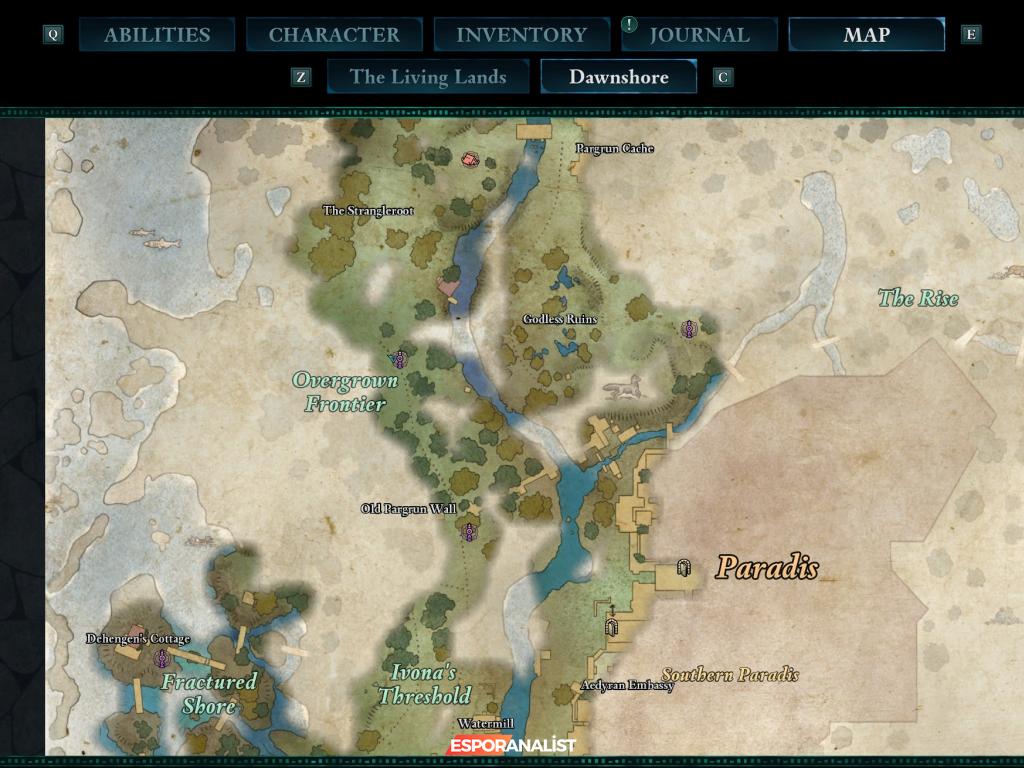Select the beacon at Dehengen's Cottage
1024x768 pixels.
click(x=161, y=658)
